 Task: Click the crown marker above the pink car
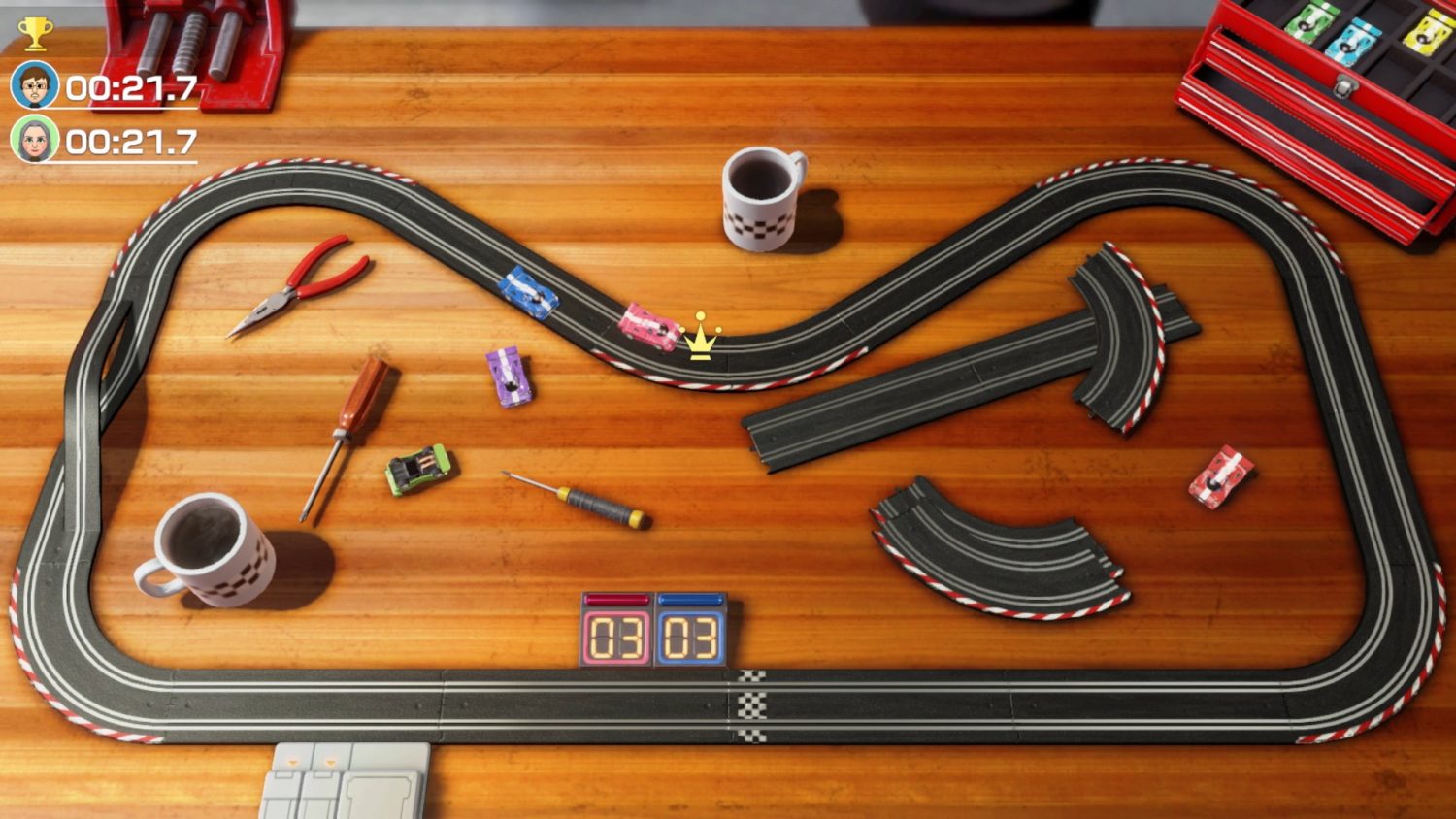(x=700, y=338)
